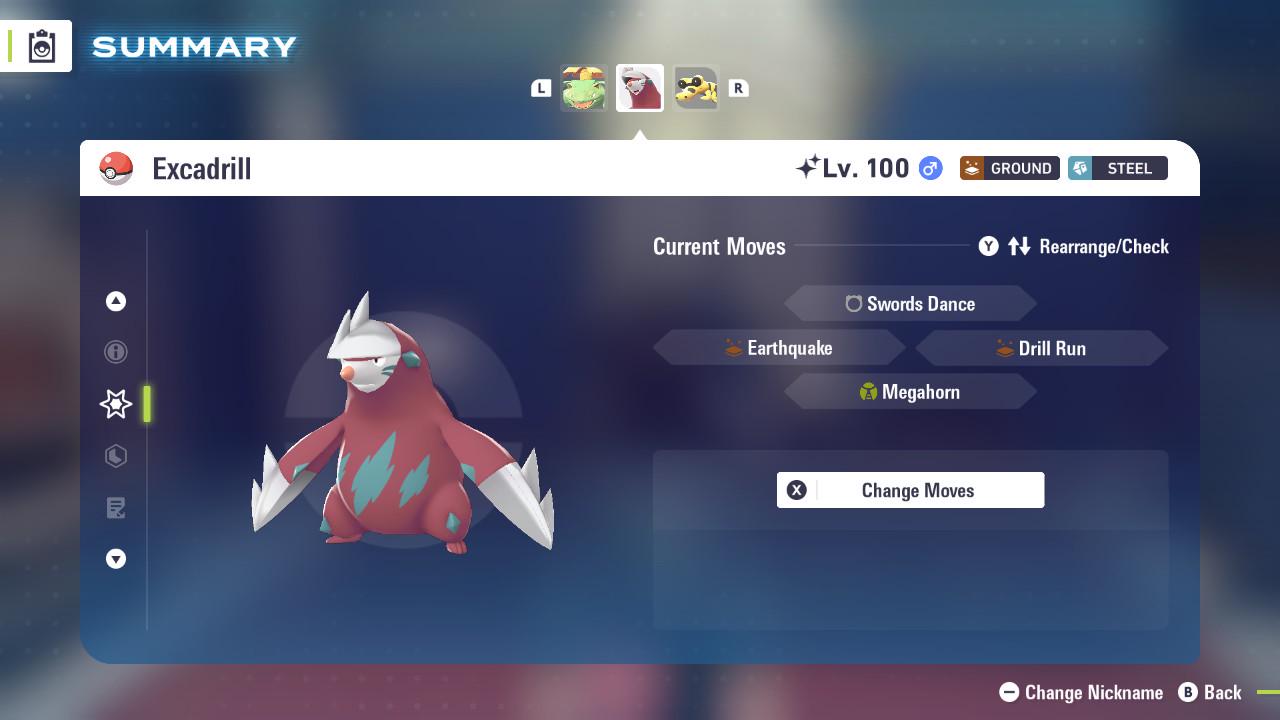The image size is (1280, 720).
Task: Click the Bug type icon on Megahorn
Action: tap(867, 391)
